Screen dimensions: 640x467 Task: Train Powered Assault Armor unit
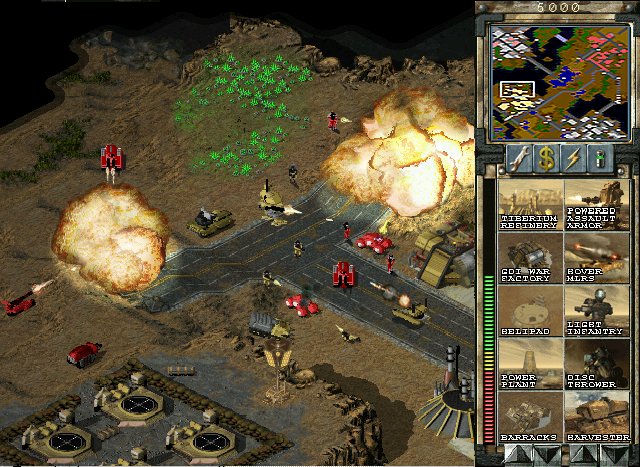click(597, 205)
